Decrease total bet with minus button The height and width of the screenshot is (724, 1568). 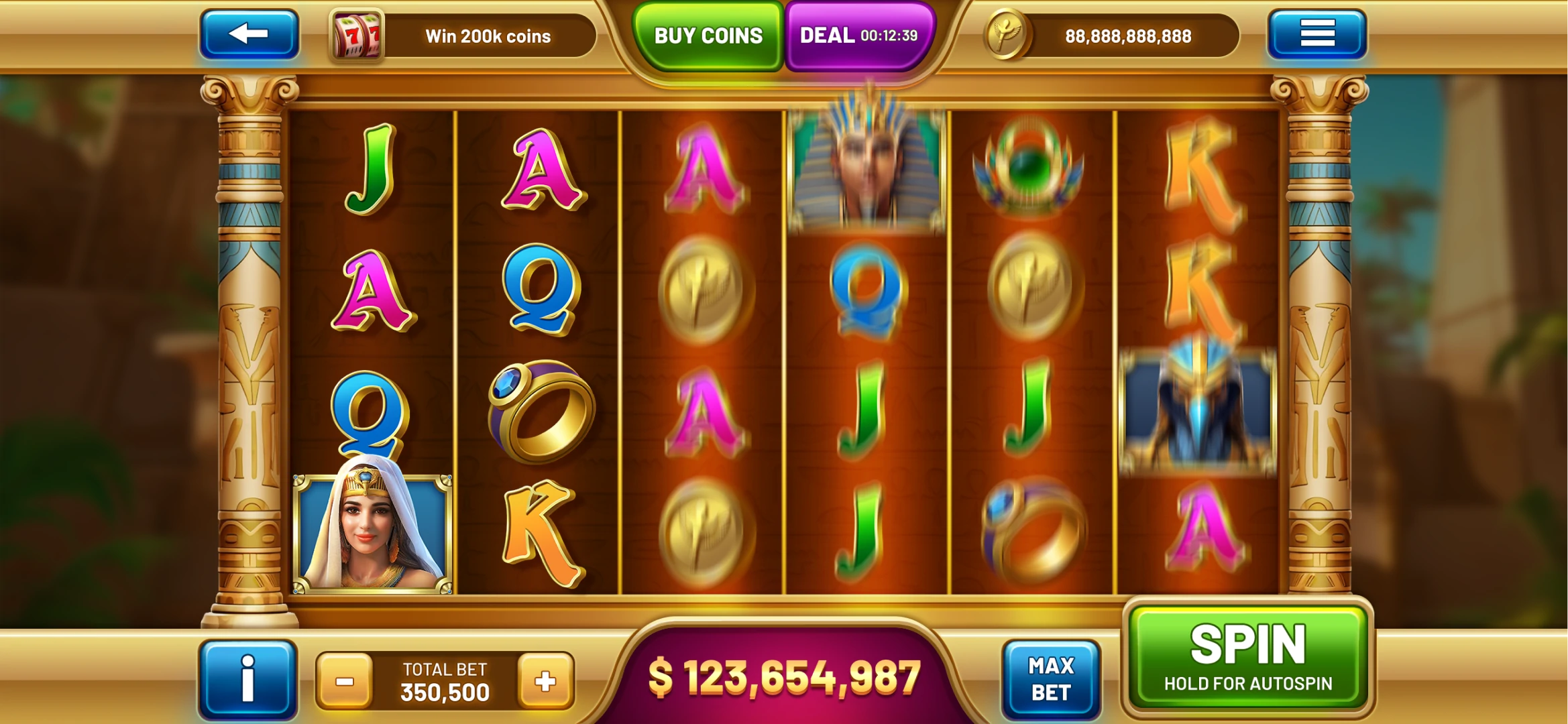tap(345, 682)
